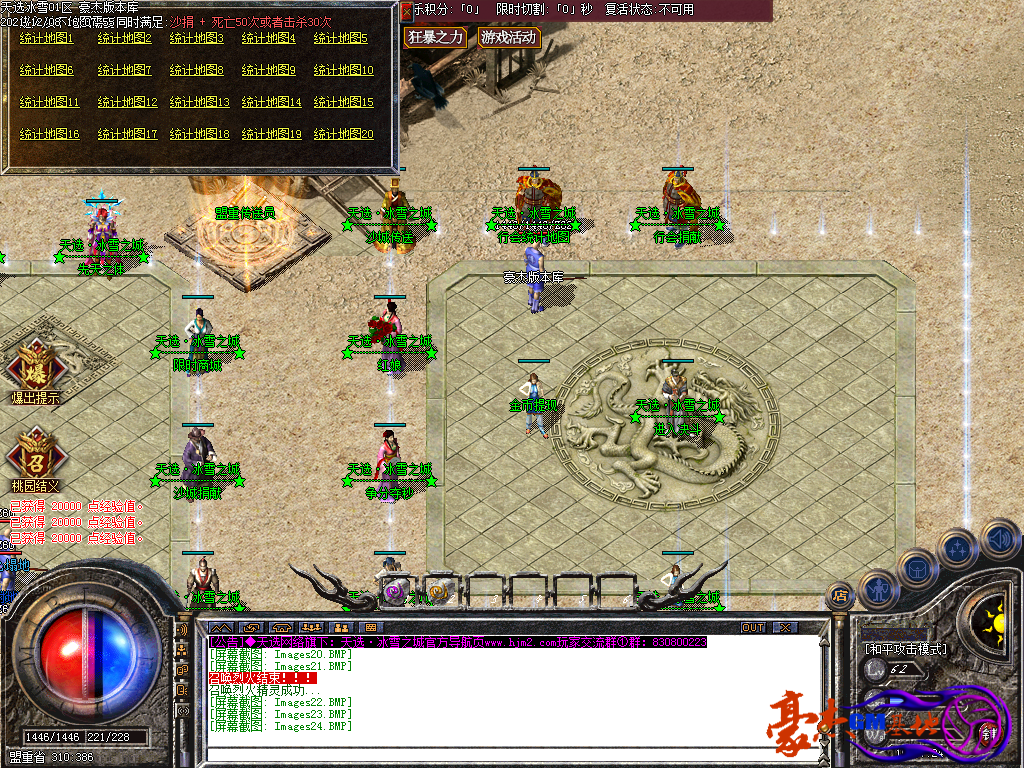1024x768 pixels.
Task: Open the 统计地图11 entry
Action: pos(50,103)
